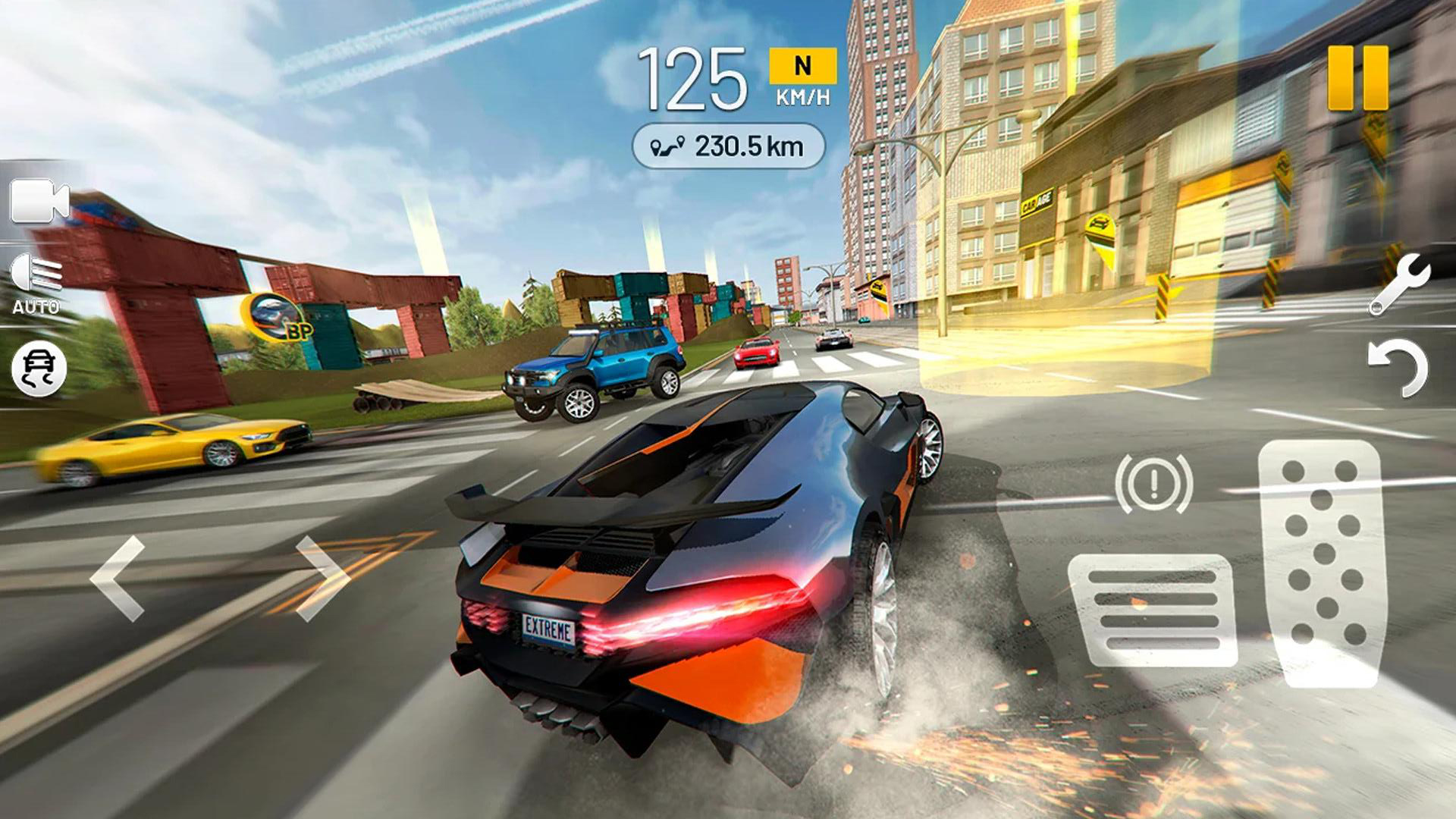The image size is (1456, 819).
Task: Steer right with the right arrow
Action: 322,578
